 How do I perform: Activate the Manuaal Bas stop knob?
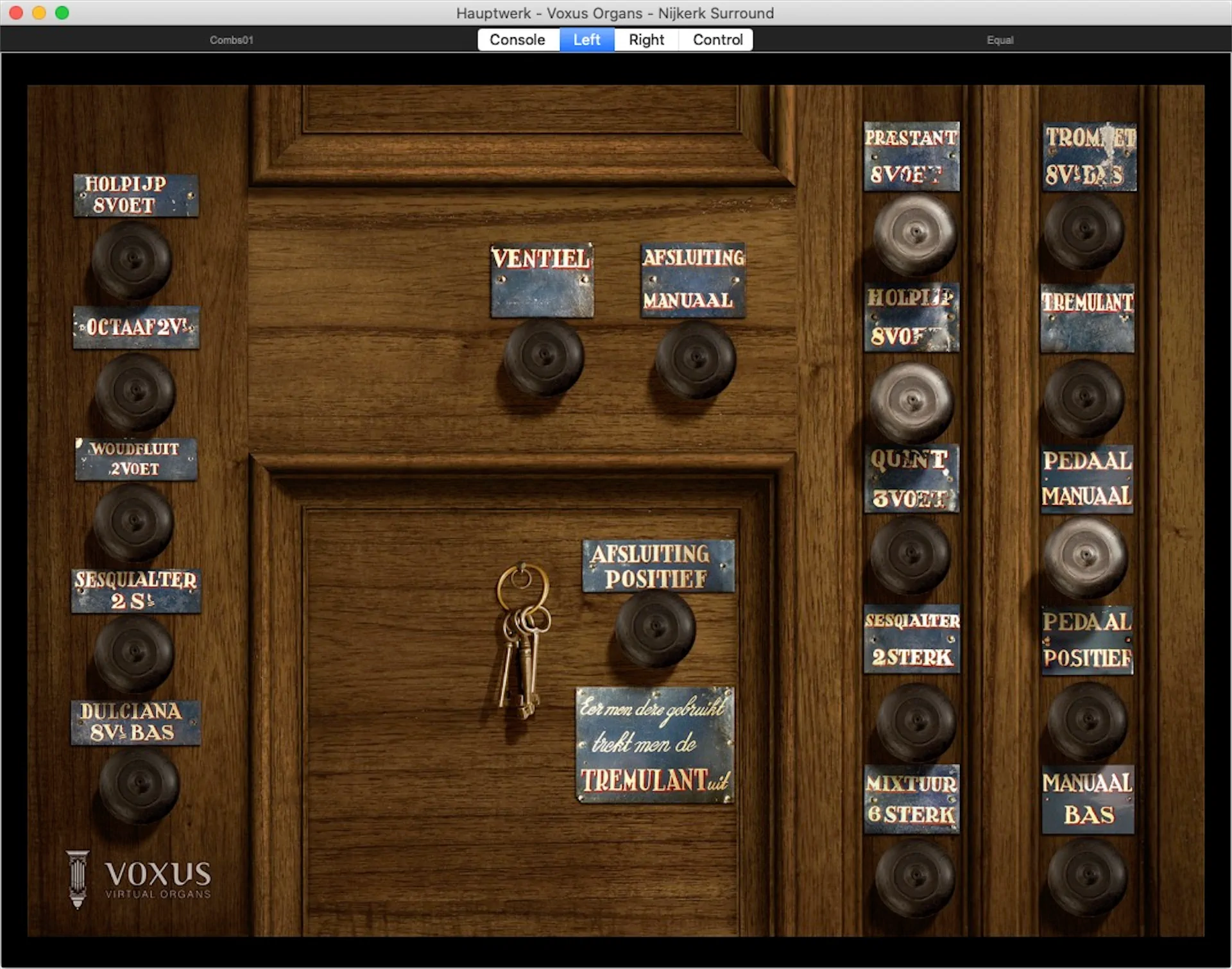(x=1087, y=876)
